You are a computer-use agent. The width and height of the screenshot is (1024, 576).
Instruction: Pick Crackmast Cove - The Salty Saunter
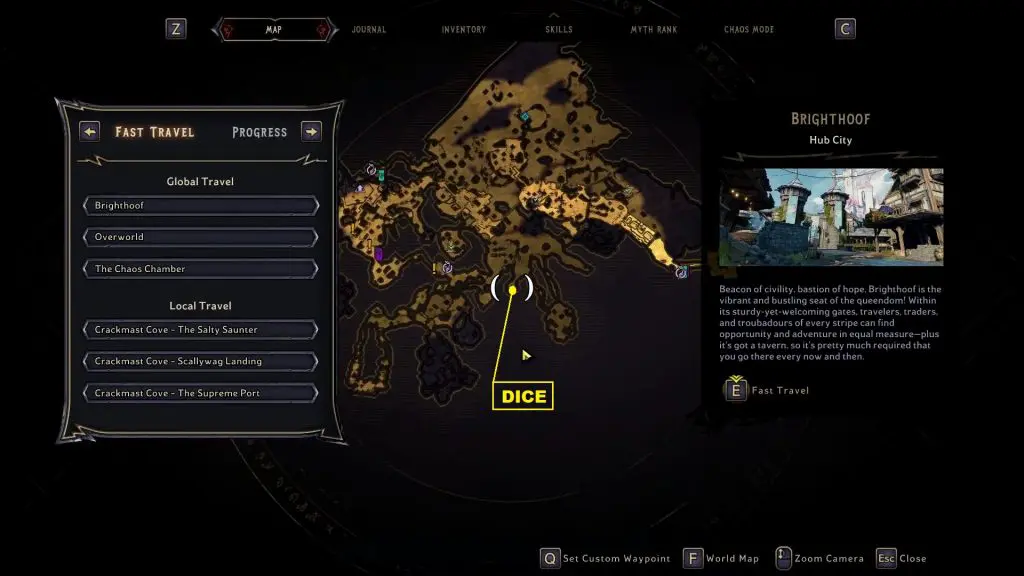pyautogui.click(x=201, y=330)
